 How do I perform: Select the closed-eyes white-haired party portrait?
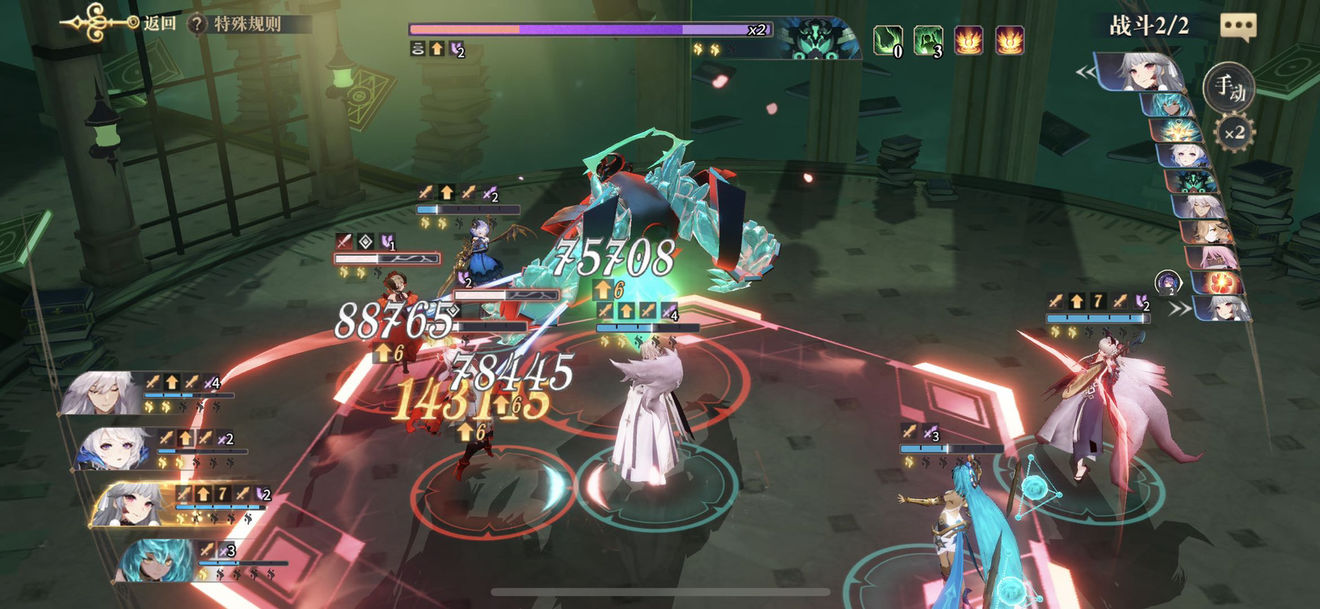pos(101,393)
